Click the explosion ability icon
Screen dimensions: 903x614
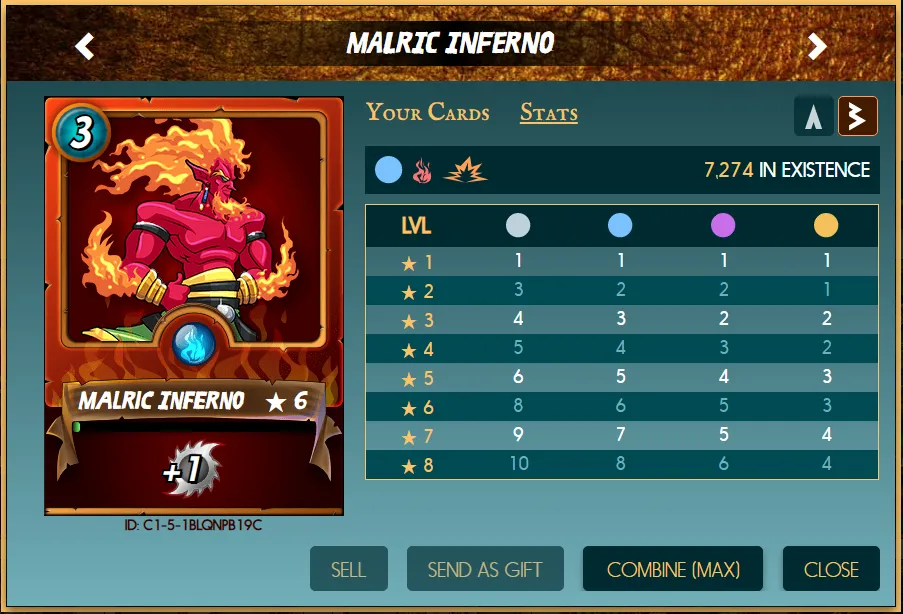[x=465, y=171]
